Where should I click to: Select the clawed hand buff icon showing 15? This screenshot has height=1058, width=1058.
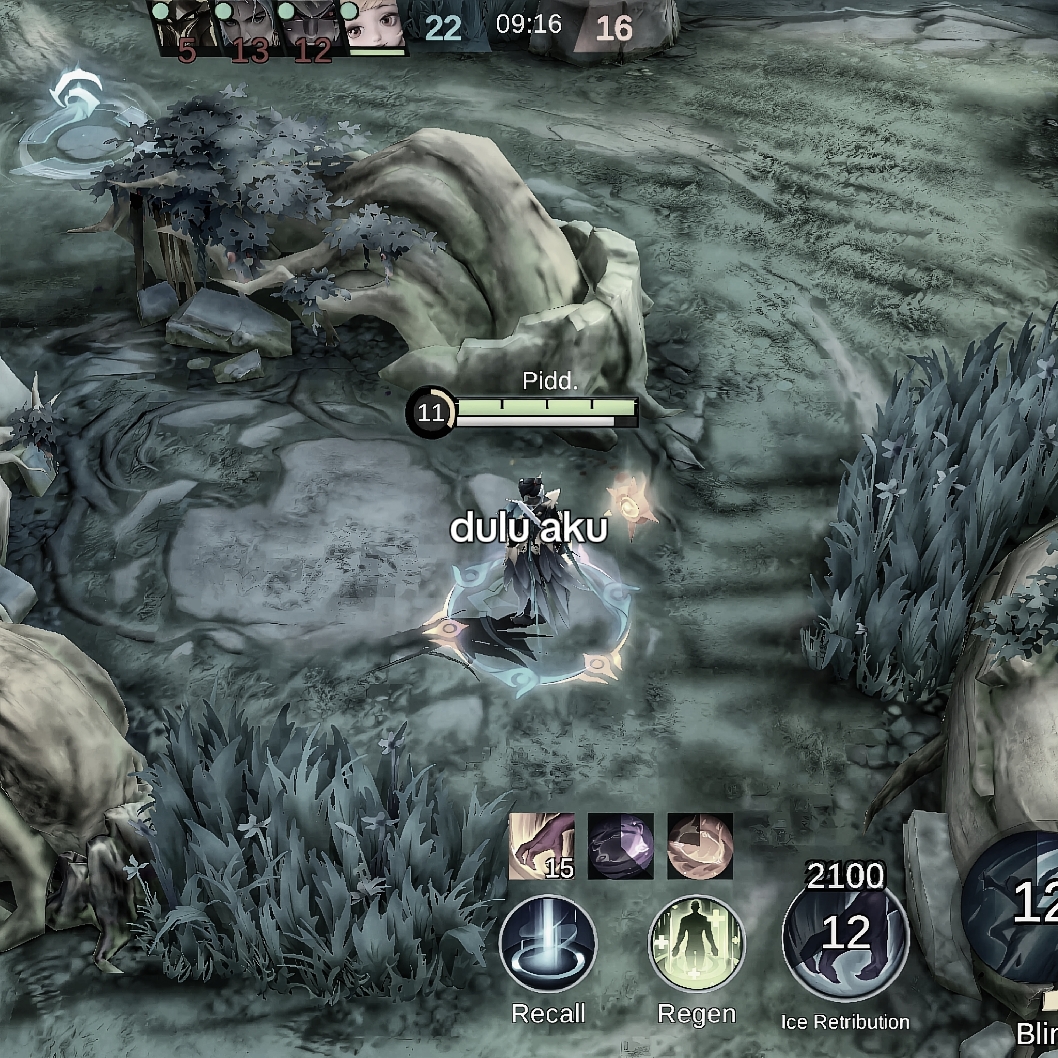(542, 846)
